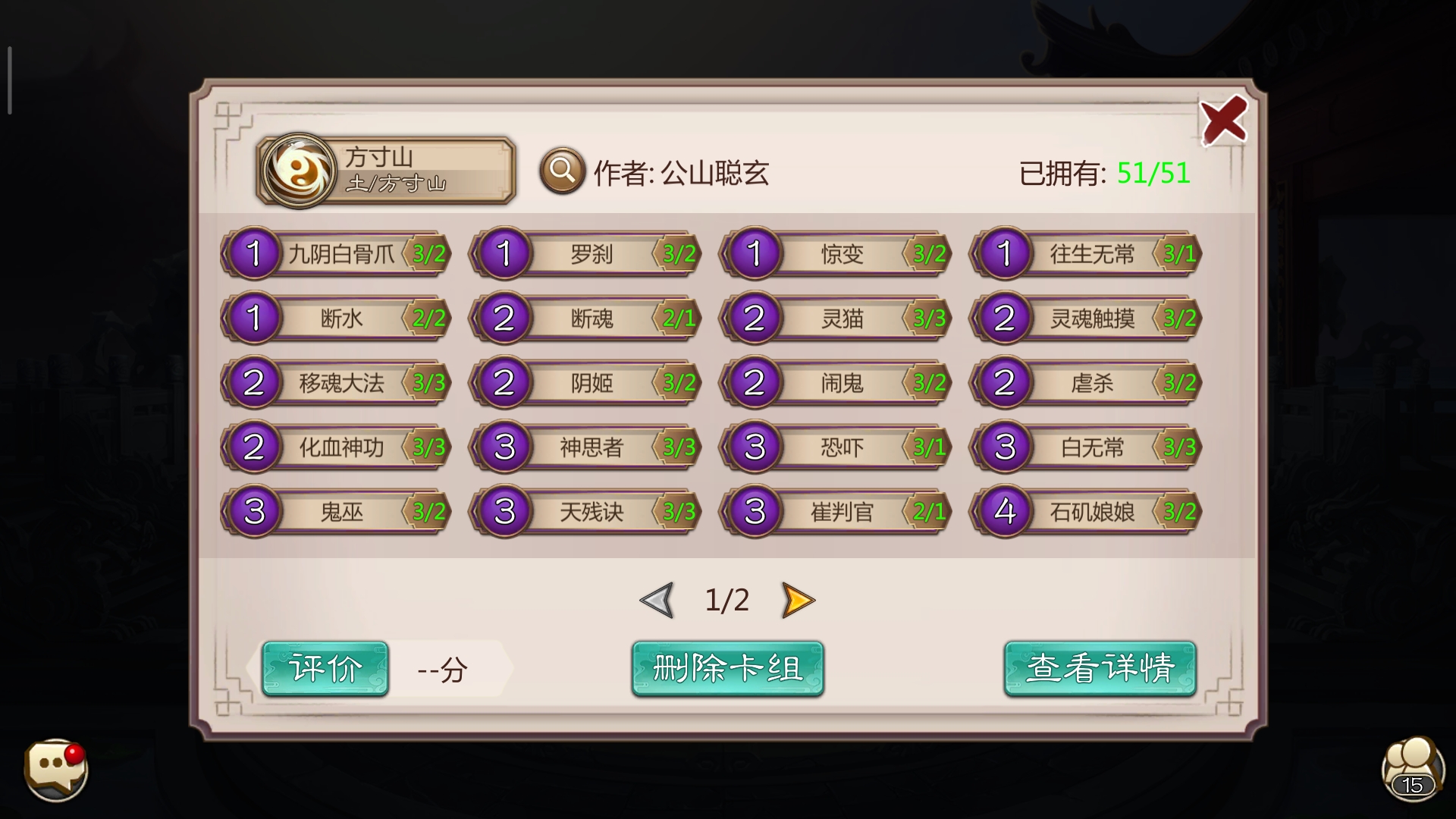Select the 九阴白骨爪 card entry

(x=334, y=254)
